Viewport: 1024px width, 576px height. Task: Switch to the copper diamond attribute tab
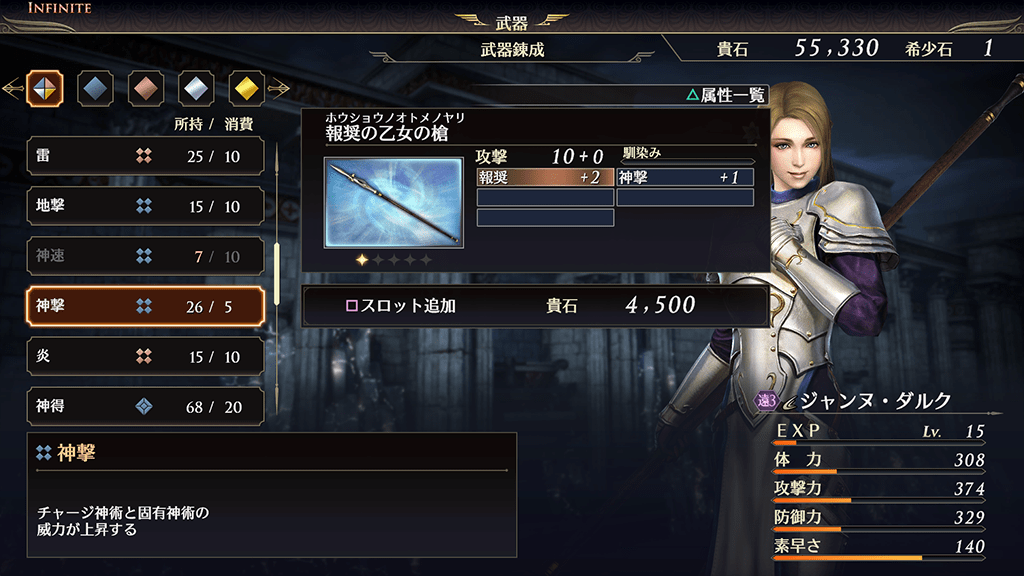click(146, 89)
